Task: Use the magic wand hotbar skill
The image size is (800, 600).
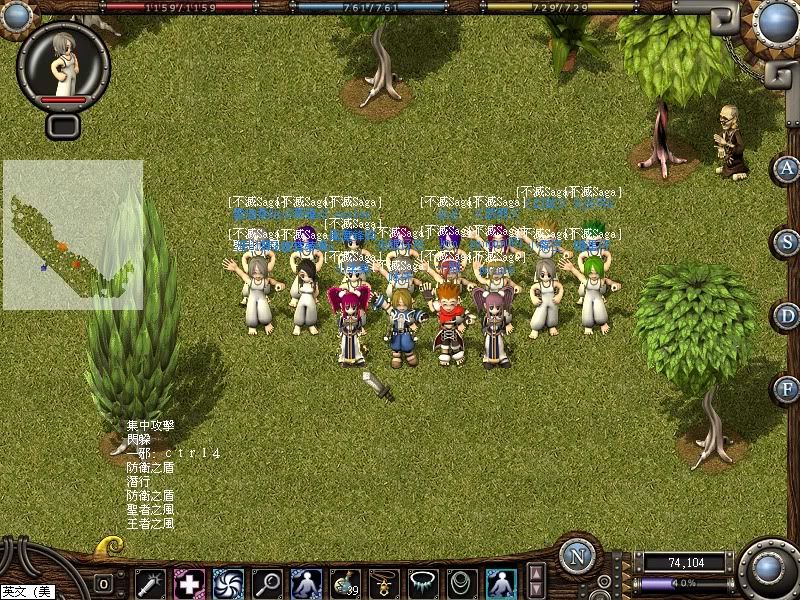Action: click(x=150, y=583)
